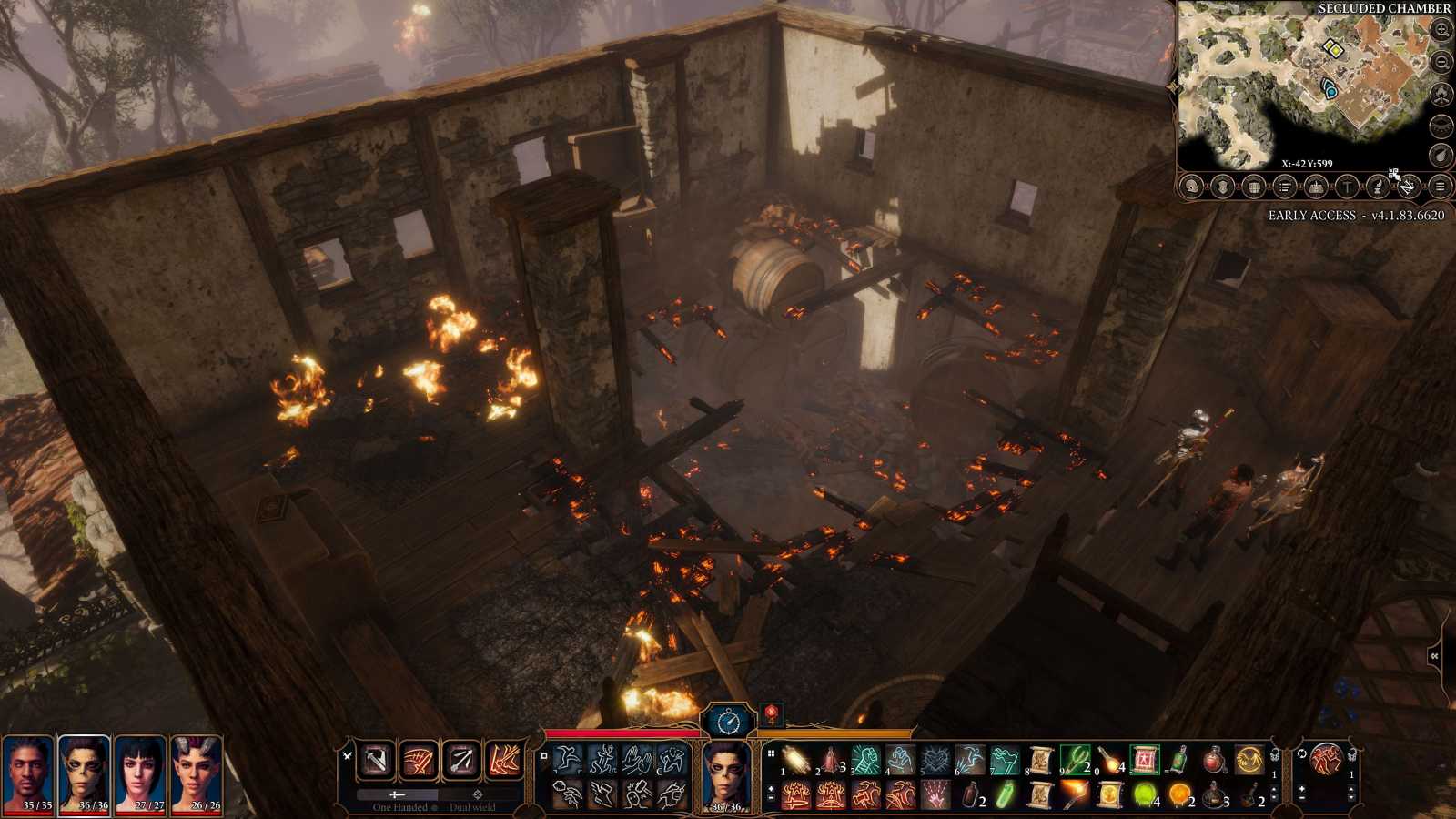1456x819 pixels.
Task: Use the scroll in hotbar slot 8
Action: pyautogui.click(x=1040, y=759)
